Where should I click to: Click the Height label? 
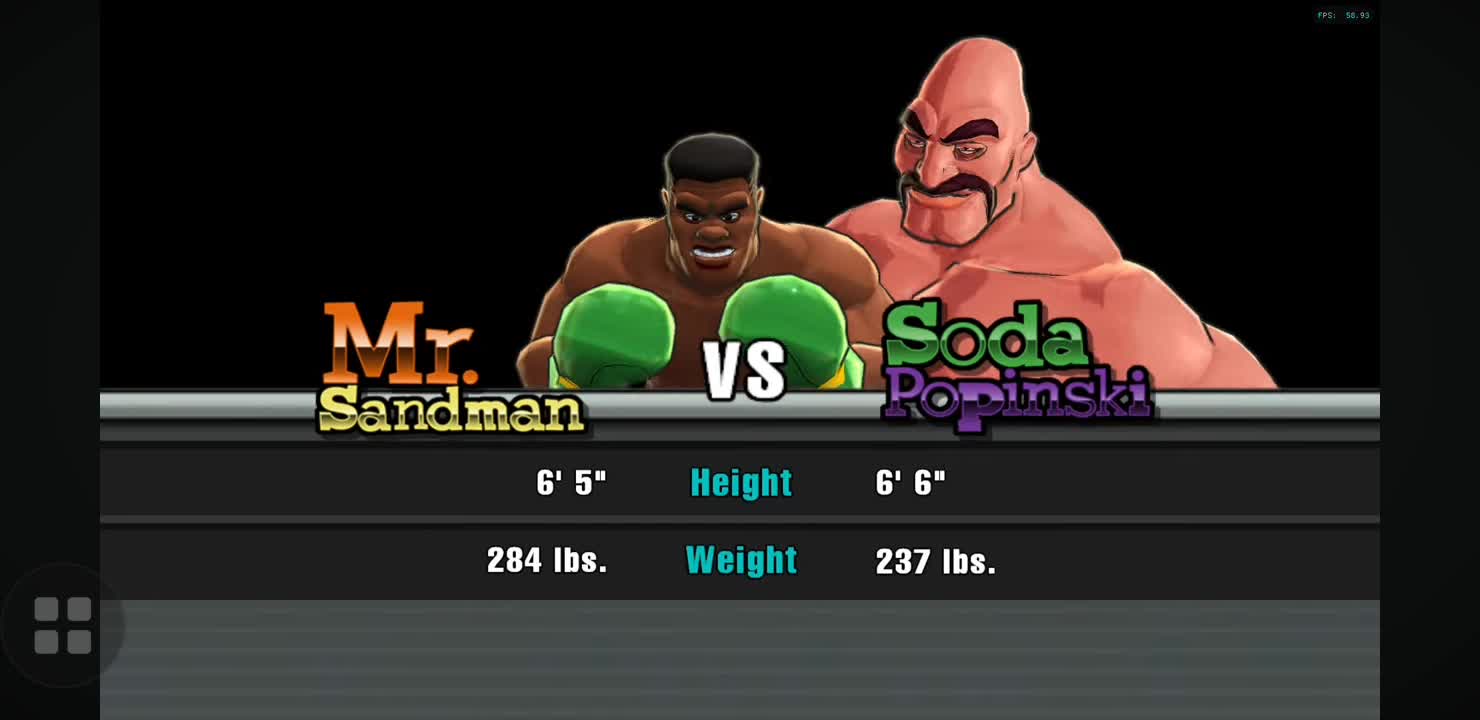tap(740, 483)
